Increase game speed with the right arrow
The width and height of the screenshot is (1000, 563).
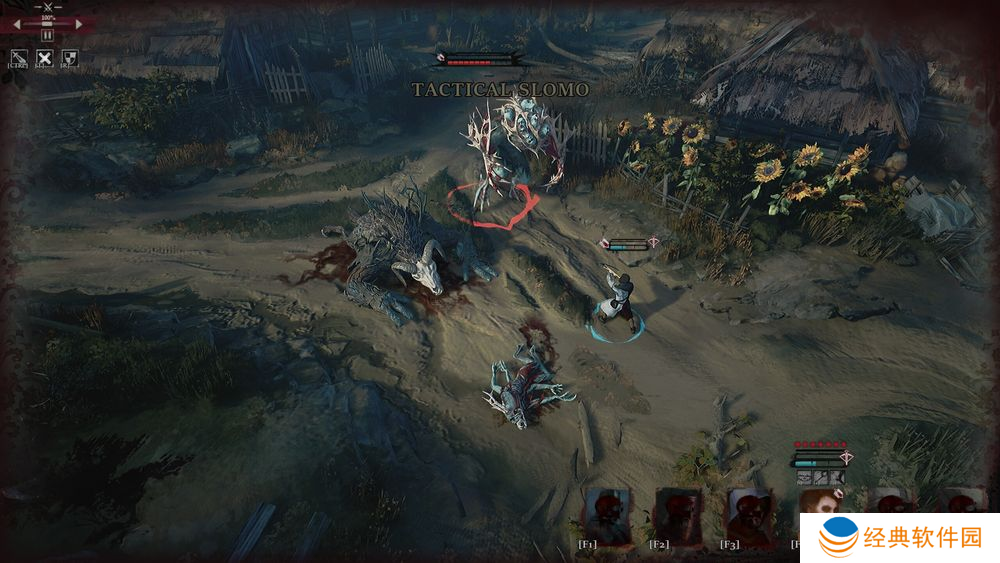point(81,24)
